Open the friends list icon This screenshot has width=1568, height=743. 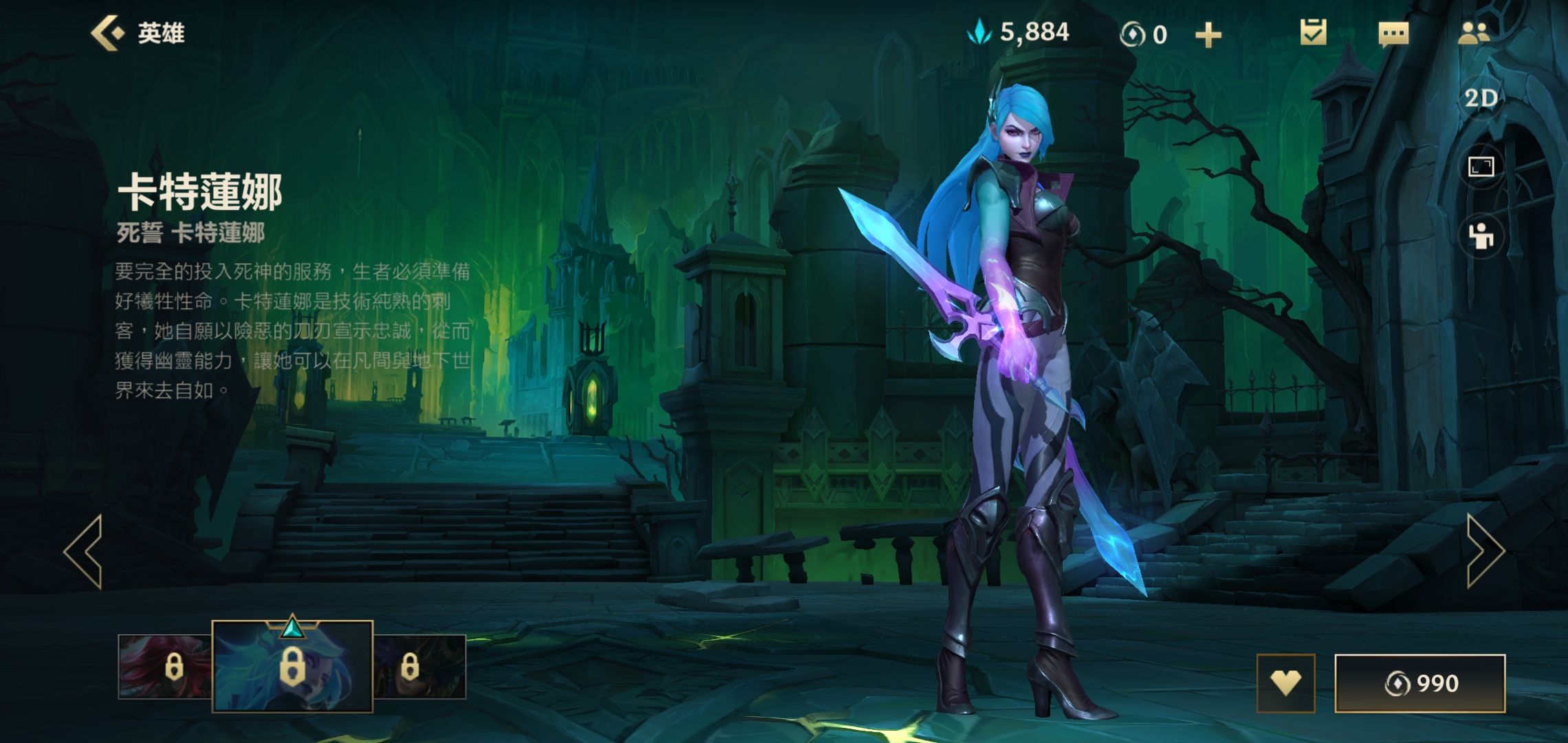point(1473,33)
